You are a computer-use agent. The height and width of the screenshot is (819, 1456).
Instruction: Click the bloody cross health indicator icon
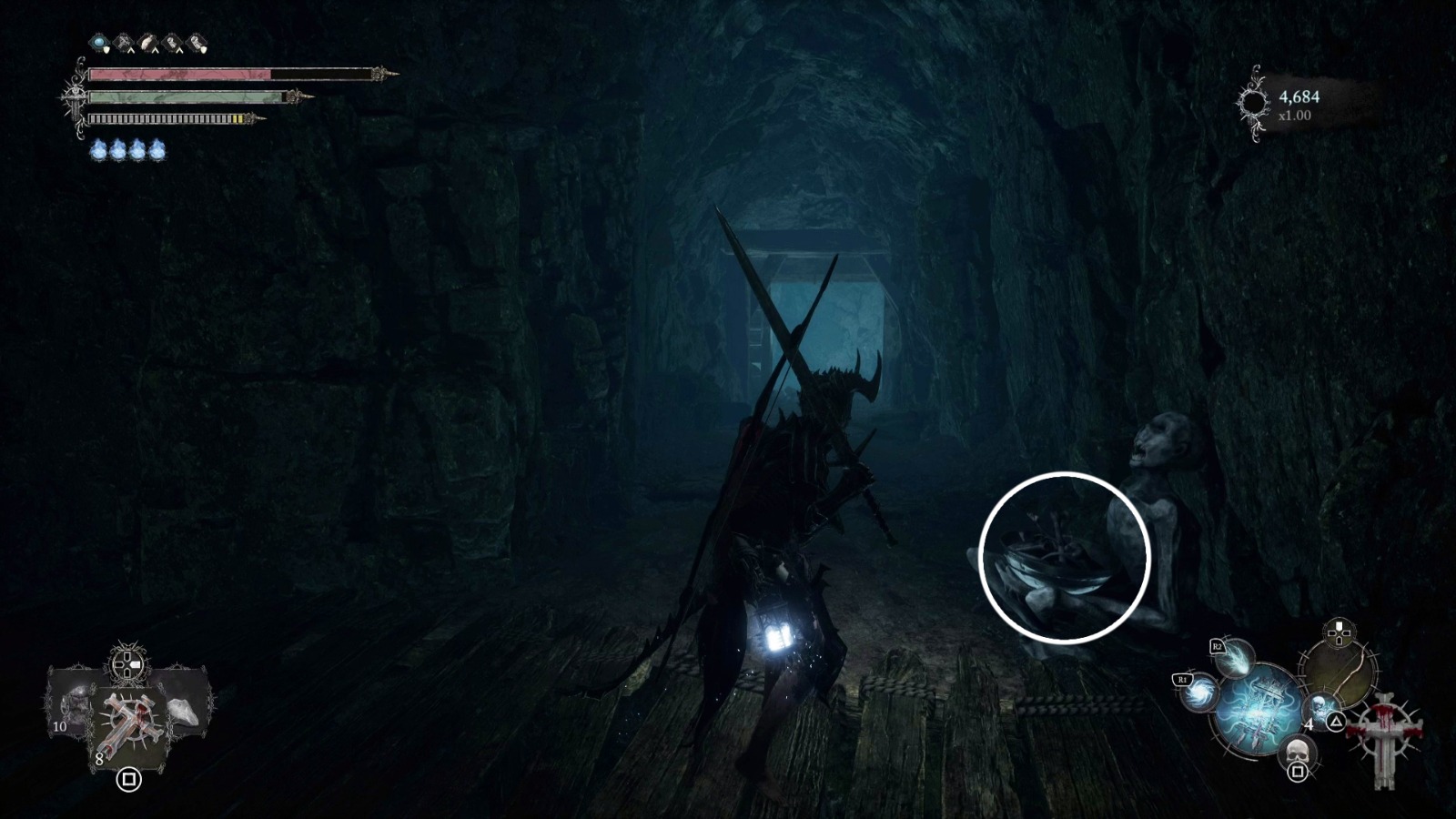[1385, 739]
